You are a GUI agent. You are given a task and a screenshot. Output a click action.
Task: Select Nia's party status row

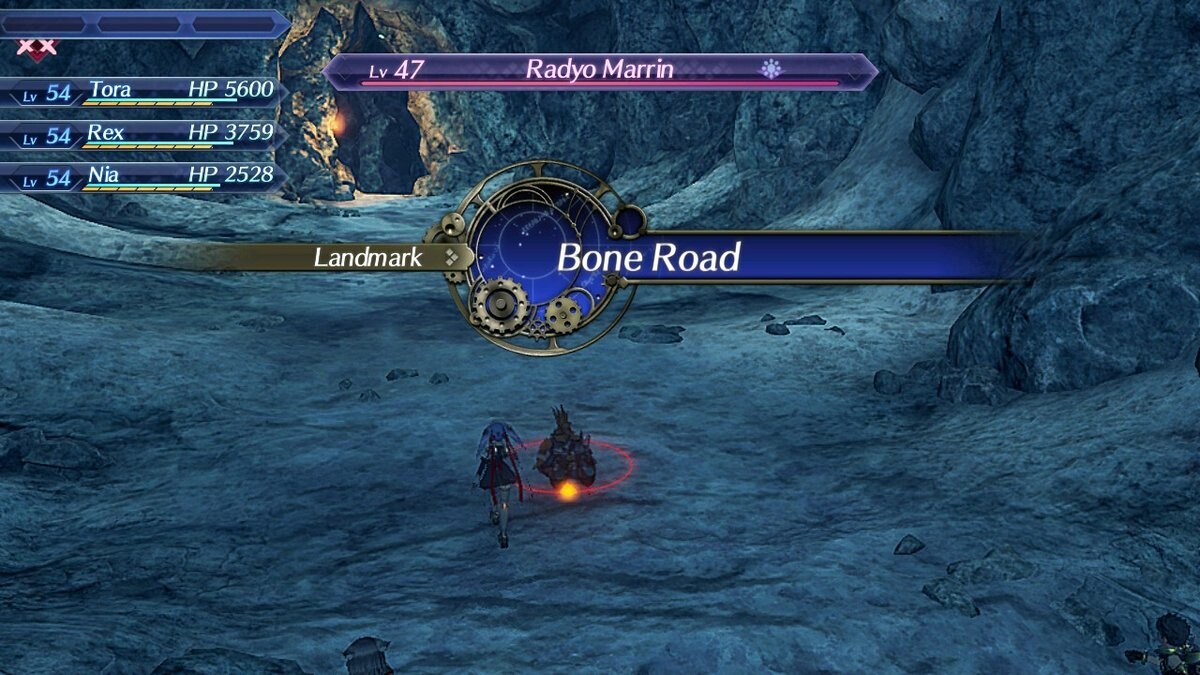coord(145,178)
